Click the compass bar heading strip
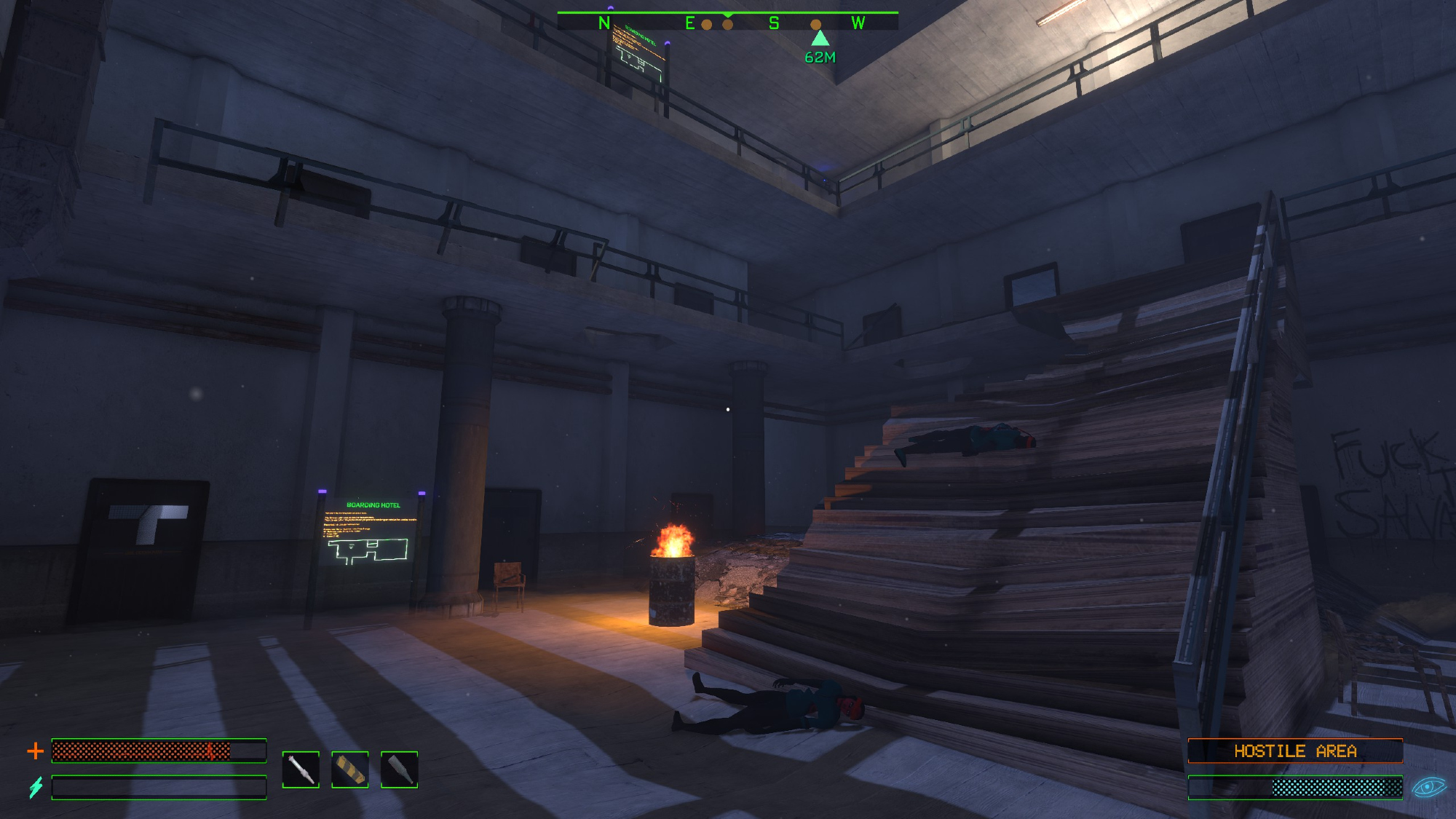The image size is (1456, 819). coord(727,23)
